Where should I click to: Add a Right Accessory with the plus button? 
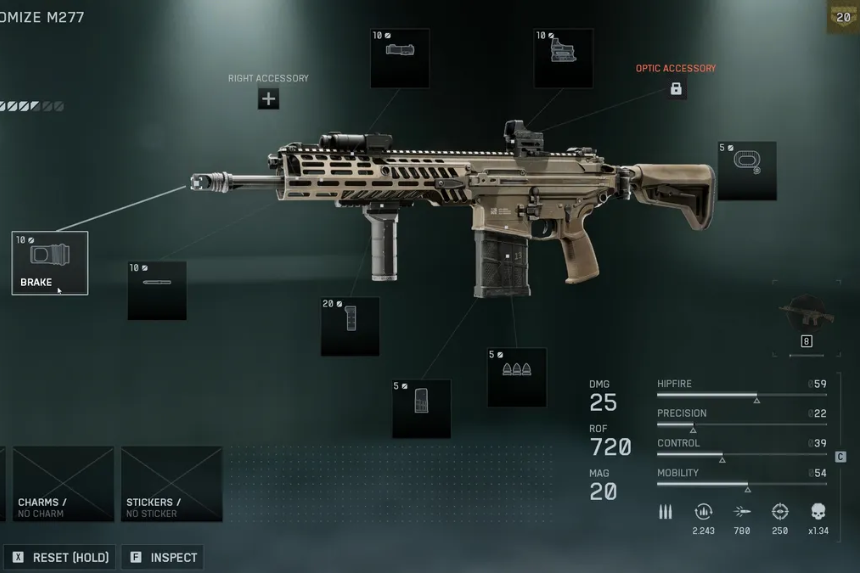268,98
